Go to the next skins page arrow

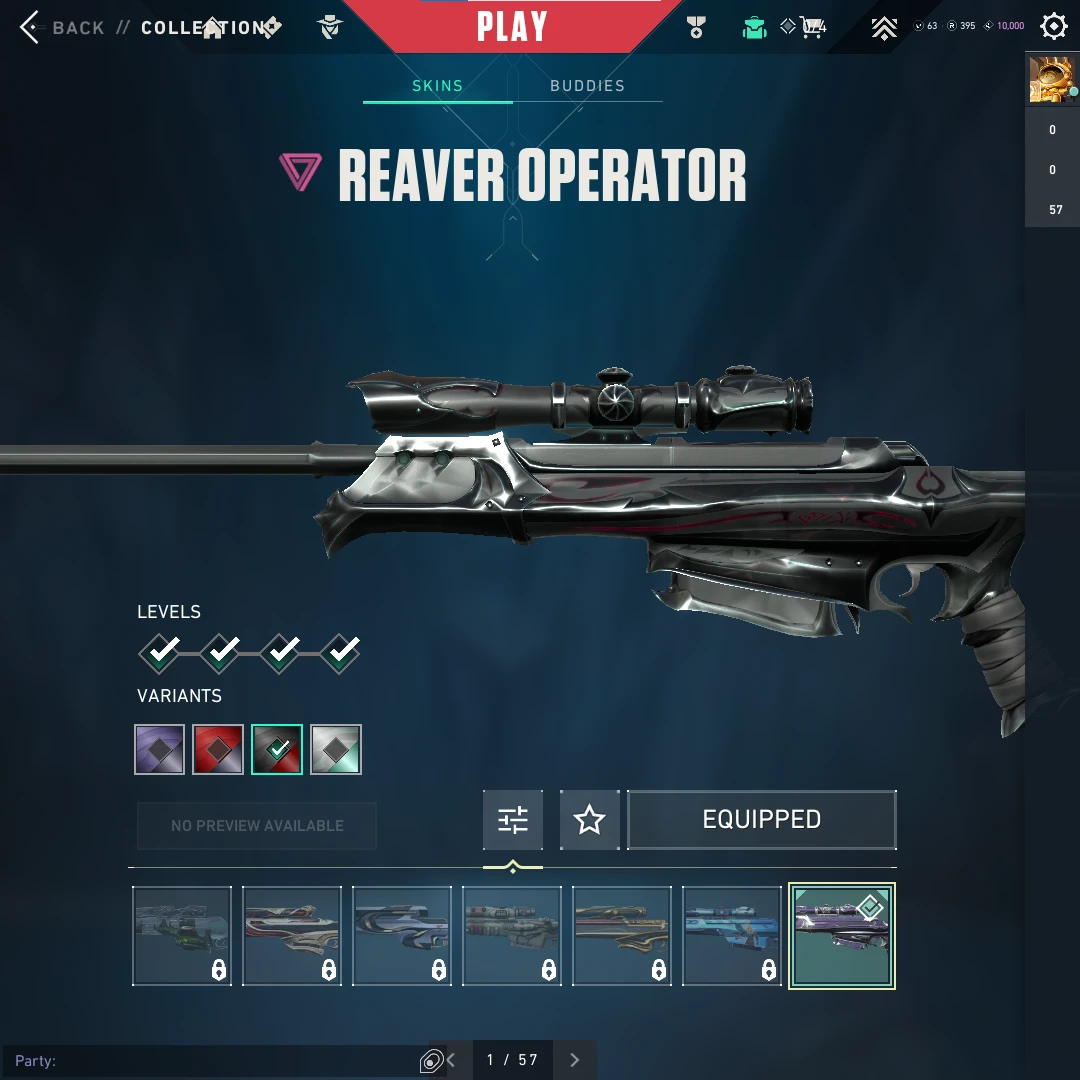click(574, 1060)
